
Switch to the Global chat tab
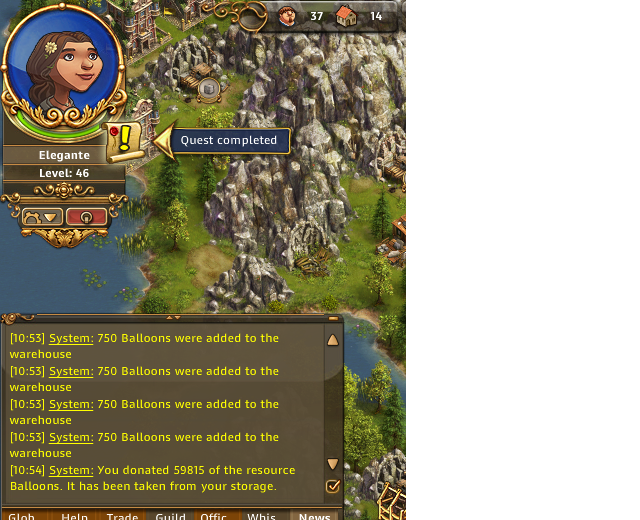tap(22, 516)
